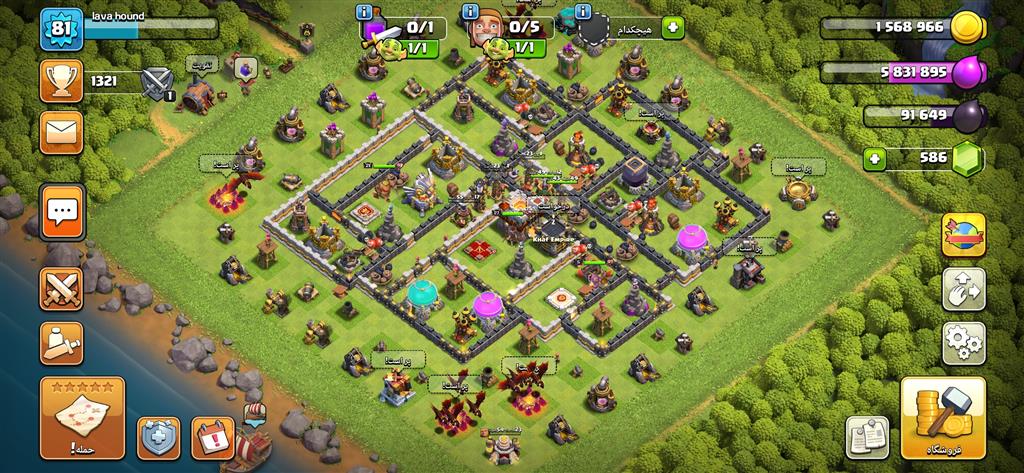Open the events calendar button
The image size is (1024, 473).
pos(212,439)
